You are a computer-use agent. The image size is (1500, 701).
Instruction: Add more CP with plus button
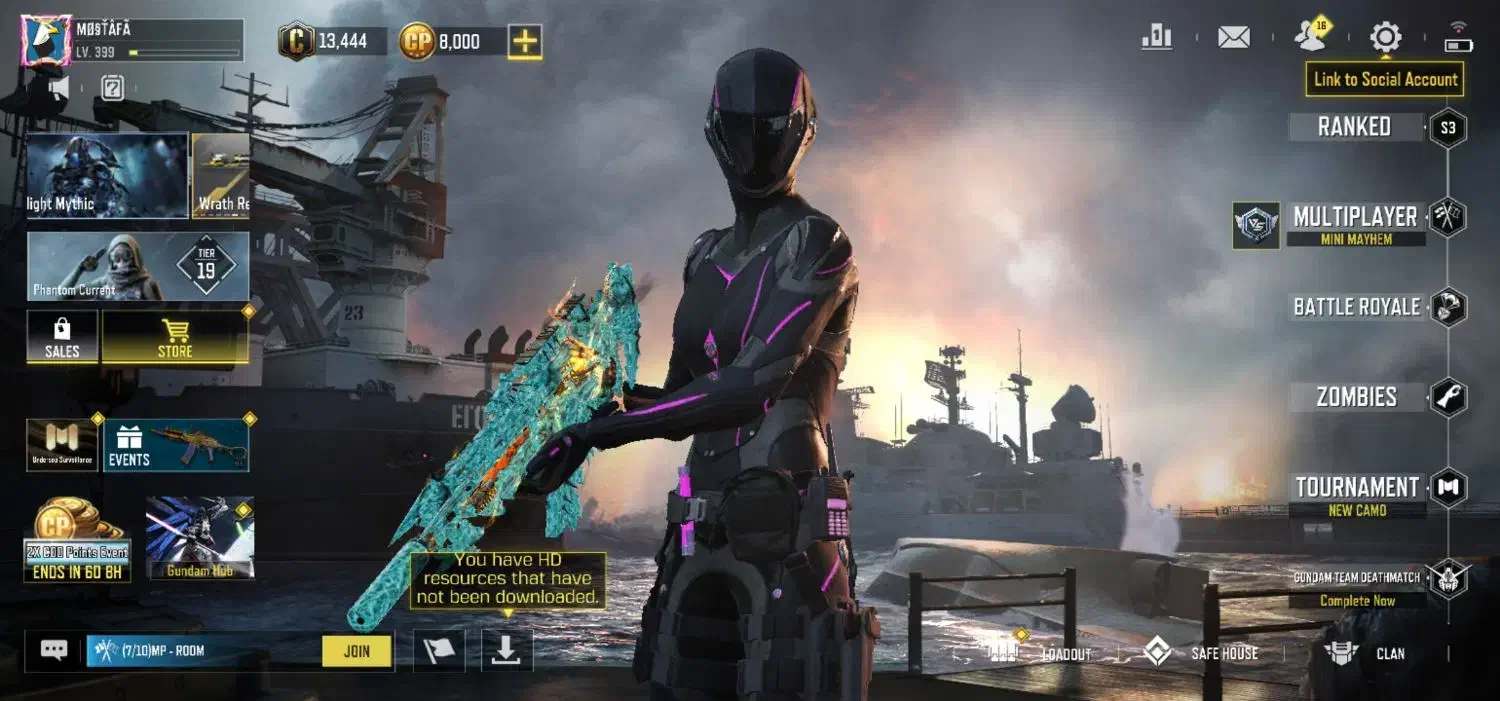click(525, 42)
